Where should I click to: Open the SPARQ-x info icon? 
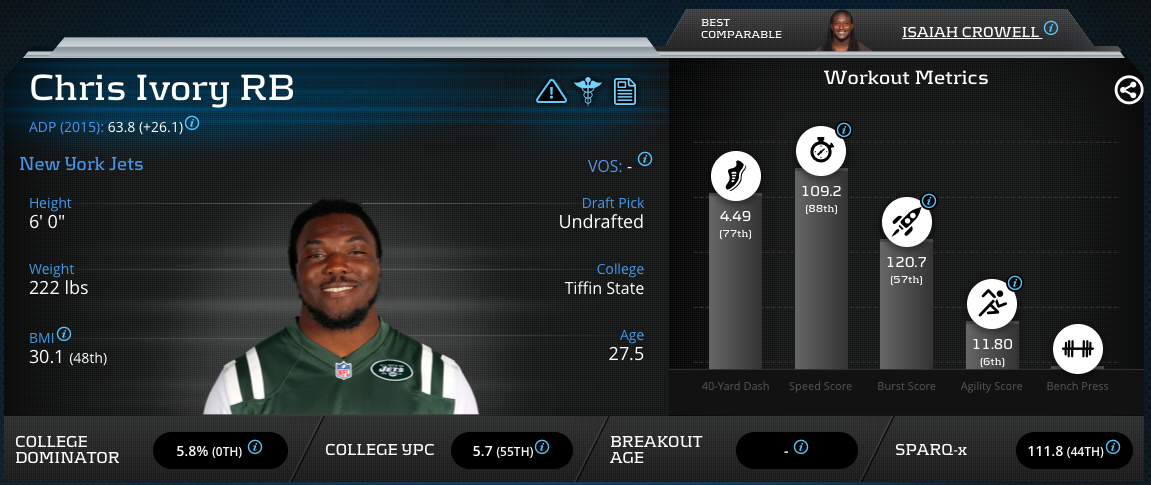(x=1113, y=448)
